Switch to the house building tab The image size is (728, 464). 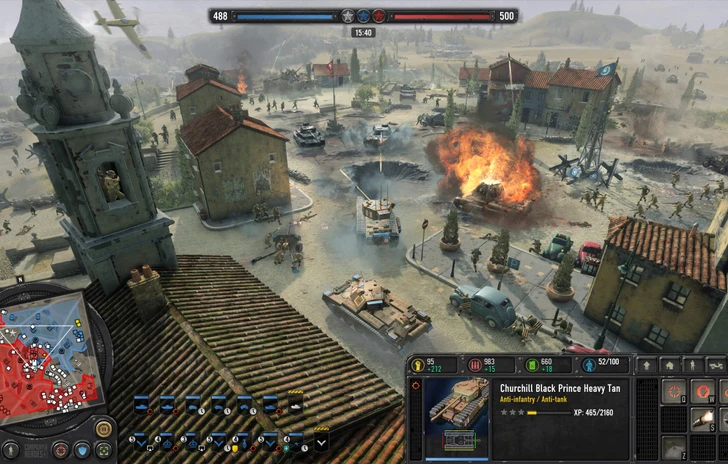pyautogui.click(x=668, y=366)
